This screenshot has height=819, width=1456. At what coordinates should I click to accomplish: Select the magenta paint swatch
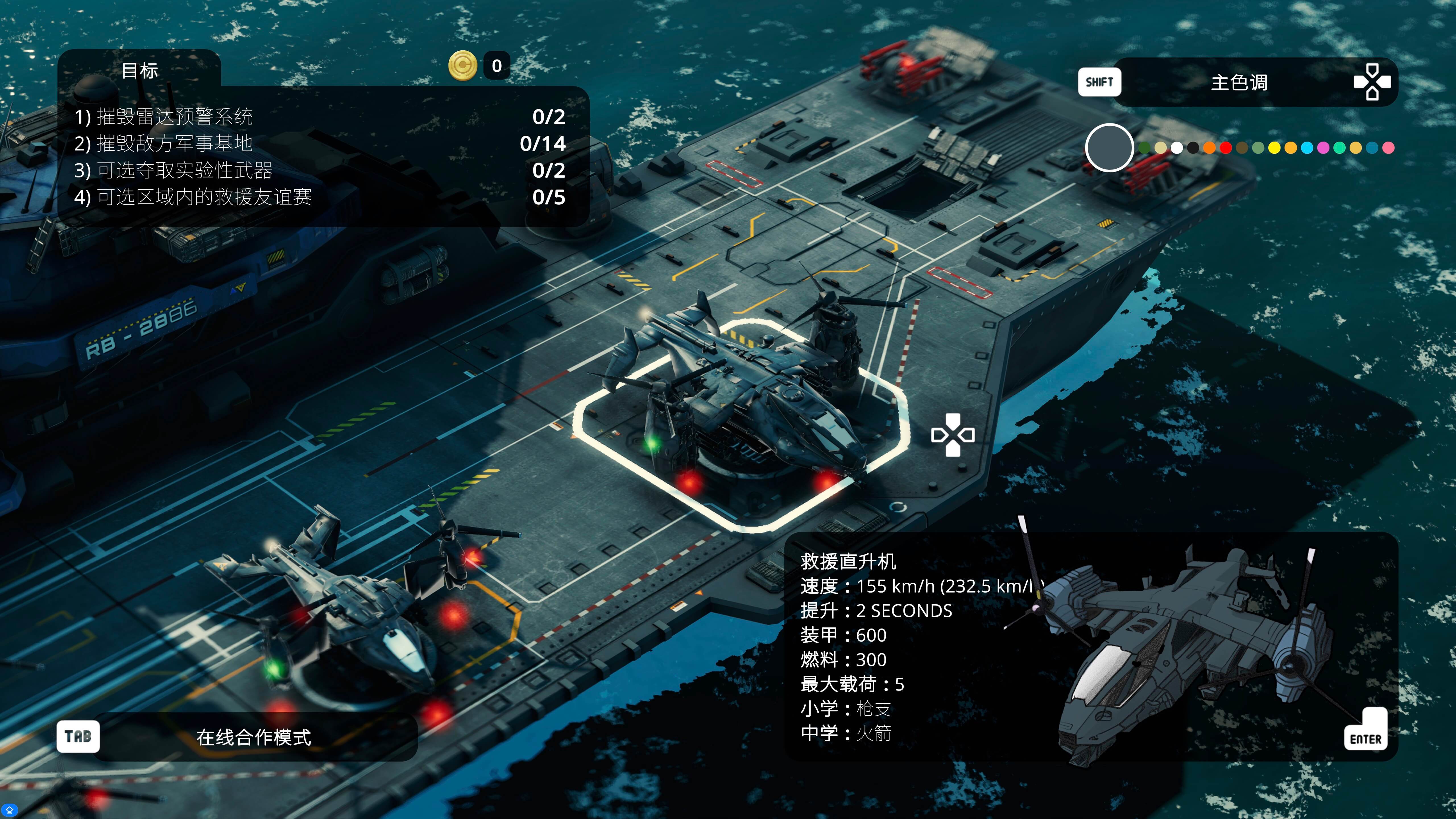pyautogui.click(x=1323, y=148)
